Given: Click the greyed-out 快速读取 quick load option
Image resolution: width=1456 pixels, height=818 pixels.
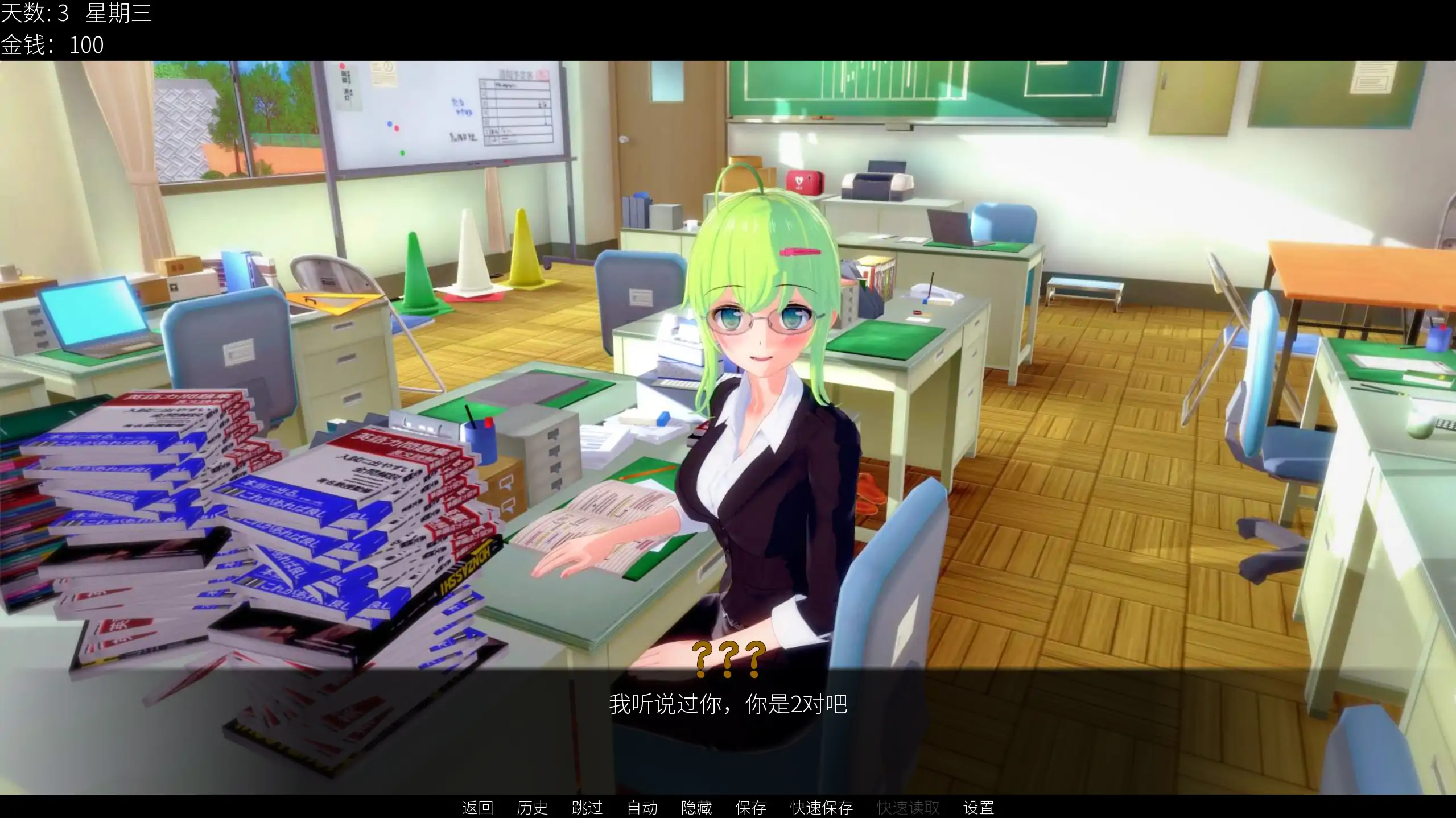Looking at the screenshot, I should pos(907,808).
